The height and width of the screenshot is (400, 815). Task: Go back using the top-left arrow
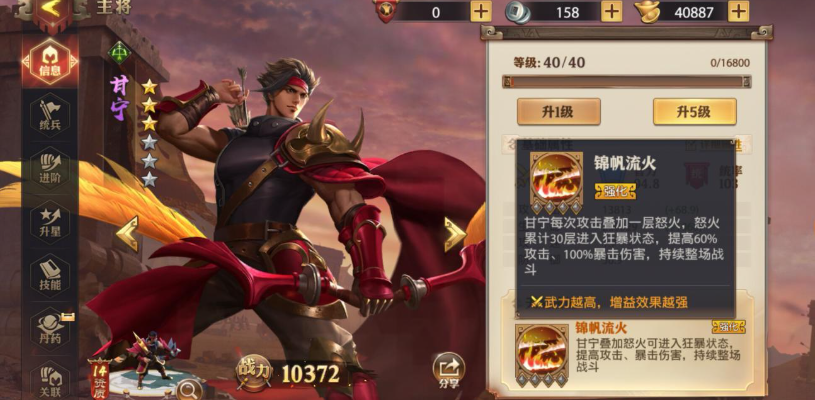54,11
